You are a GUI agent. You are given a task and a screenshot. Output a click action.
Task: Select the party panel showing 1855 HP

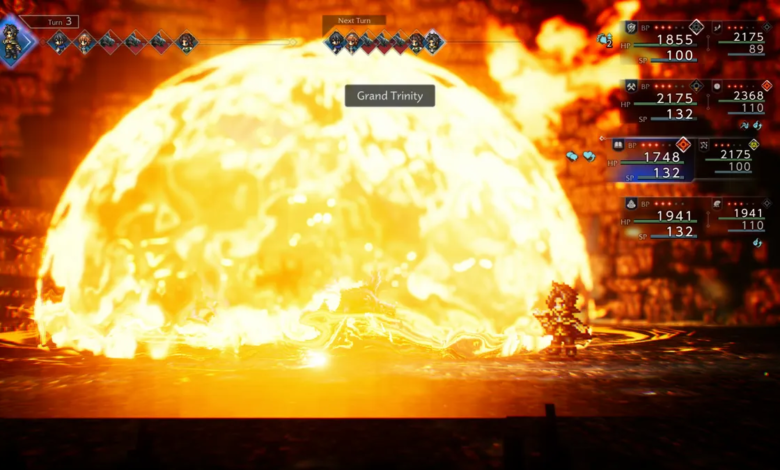click(x=663, y=43)
